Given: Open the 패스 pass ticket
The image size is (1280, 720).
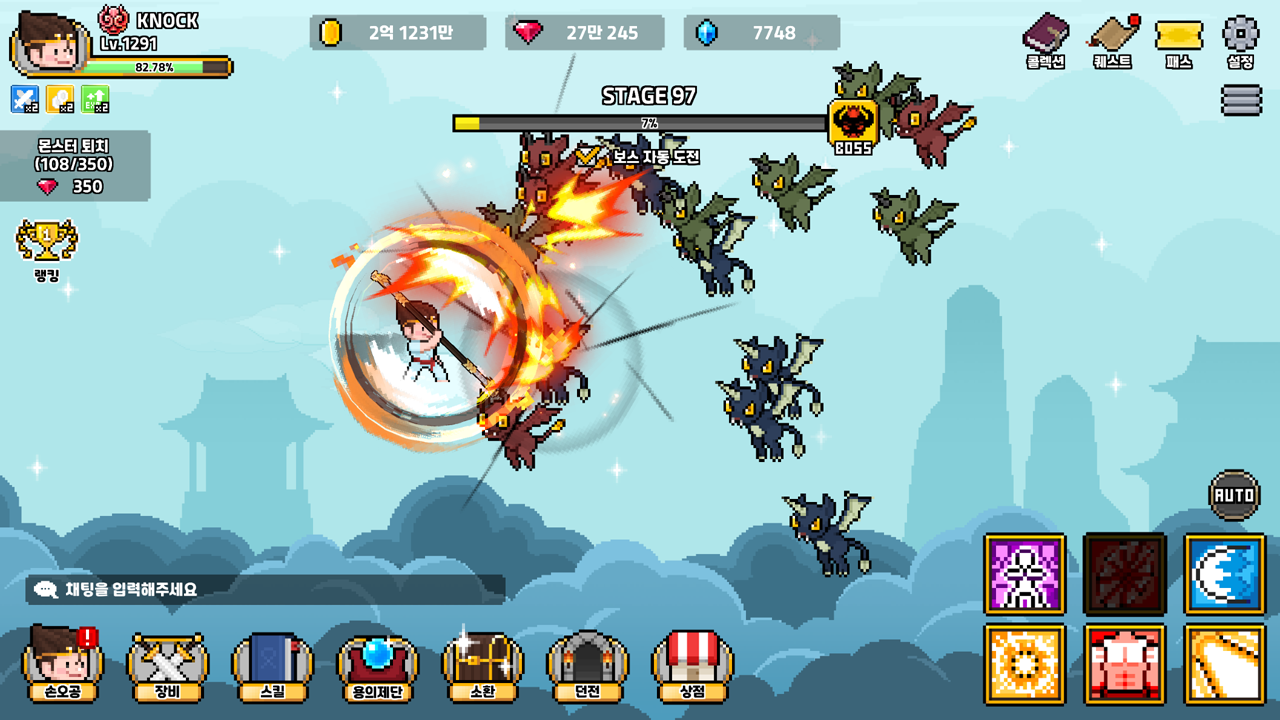Looking at the screenshot, I should pos(1179,38).
